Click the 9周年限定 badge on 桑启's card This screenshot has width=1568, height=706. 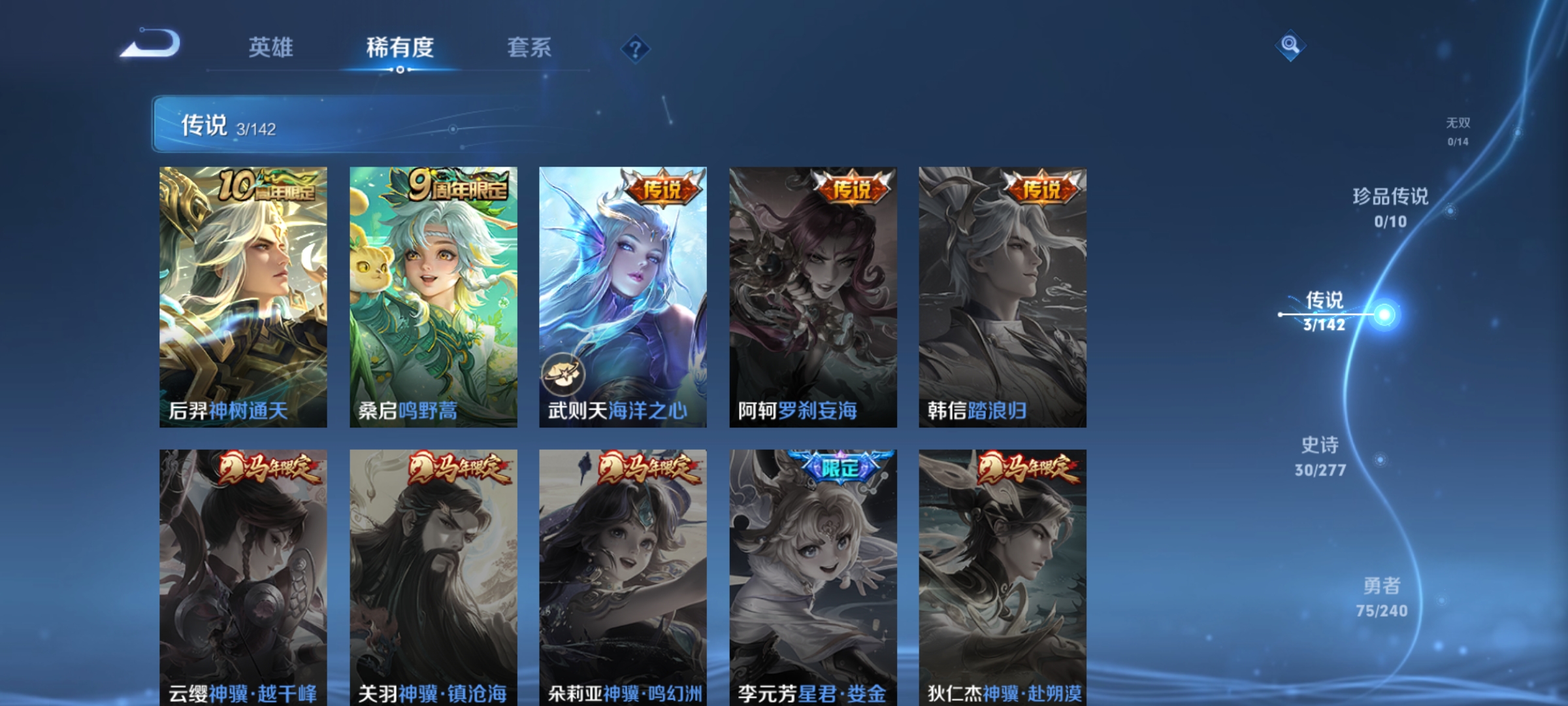tap(459, 184)
